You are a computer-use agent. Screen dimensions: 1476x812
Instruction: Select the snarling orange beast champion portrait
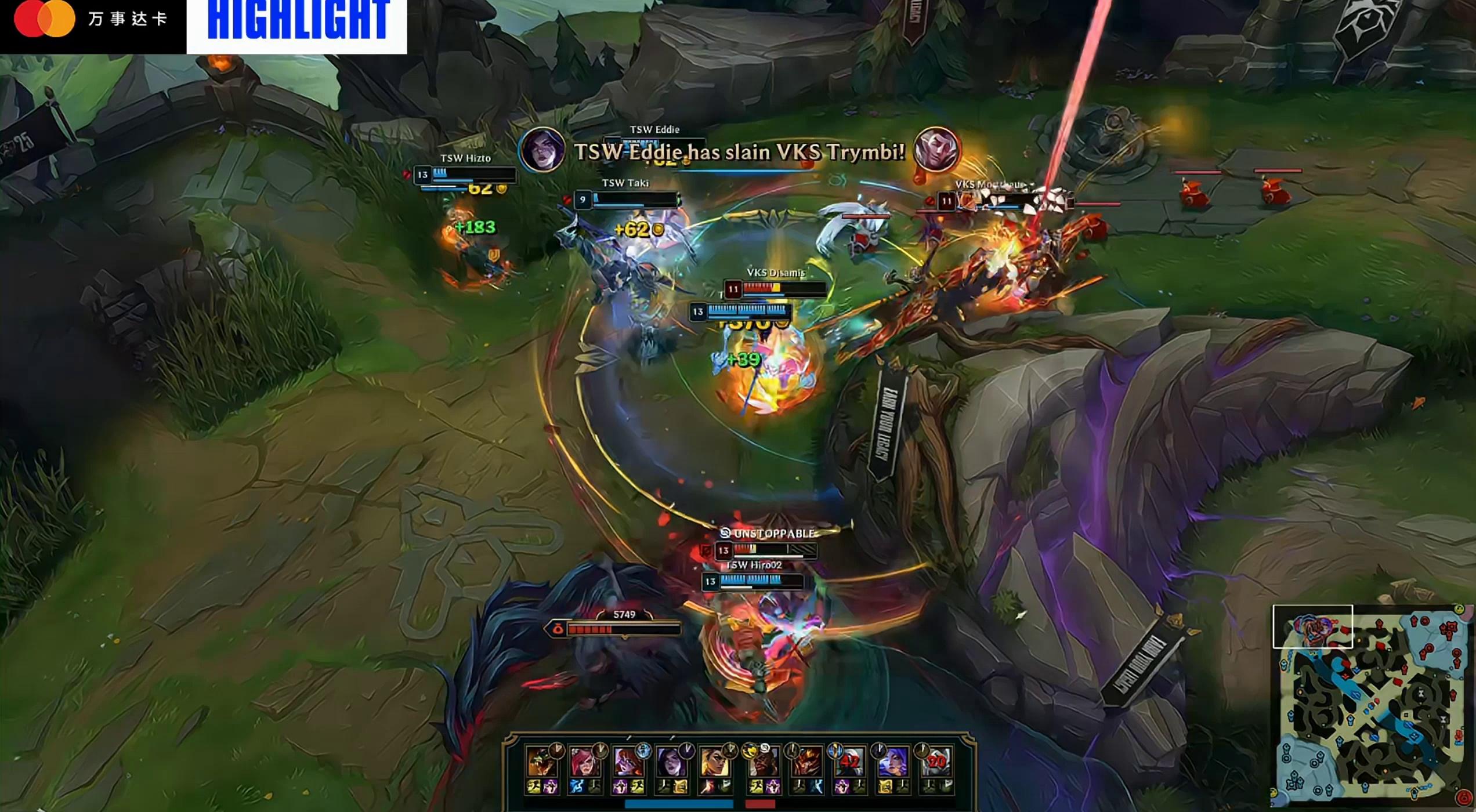point(541,761)
